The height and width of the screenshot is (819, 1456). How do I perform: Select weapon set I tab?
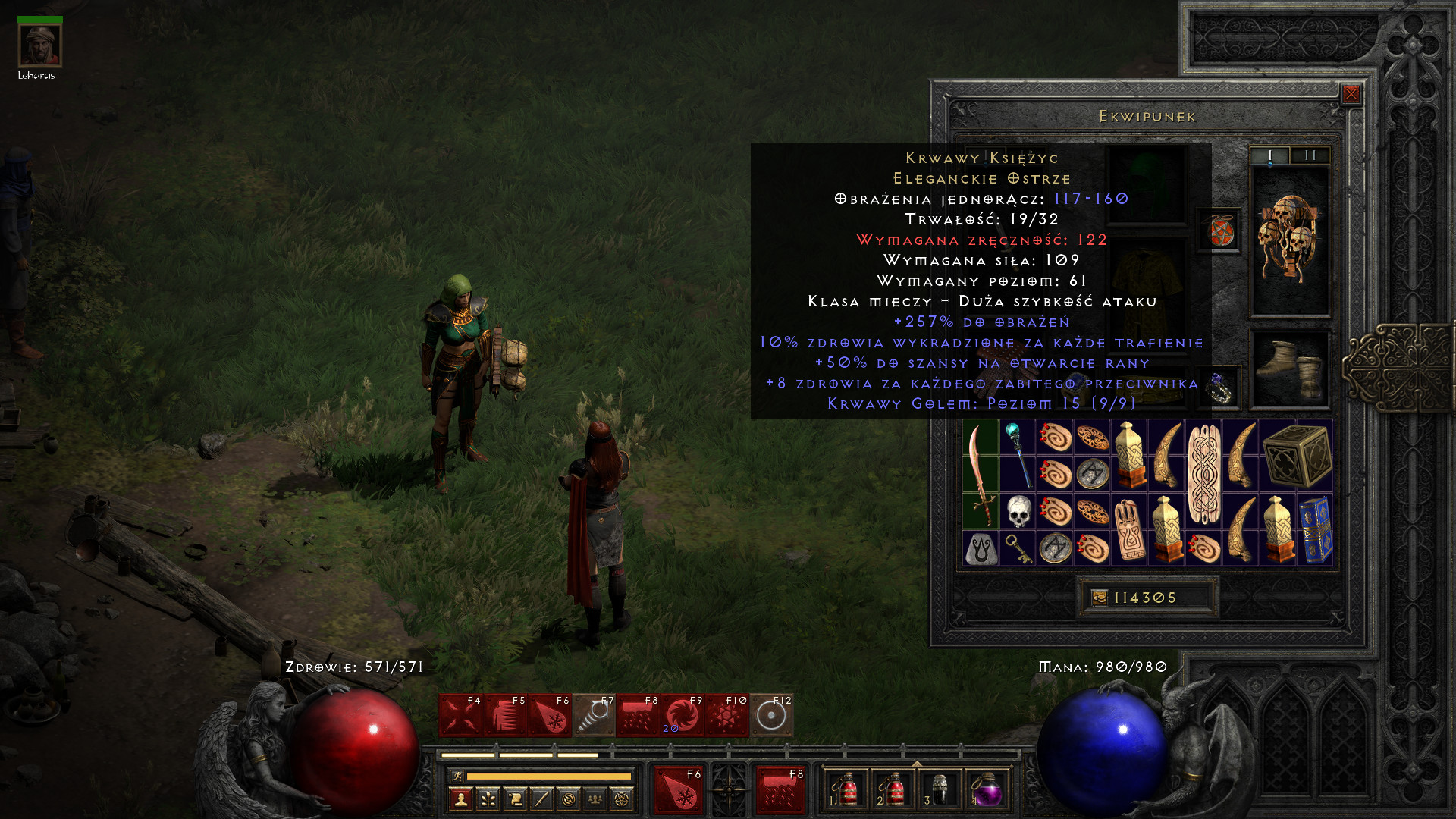[1269, 155]
